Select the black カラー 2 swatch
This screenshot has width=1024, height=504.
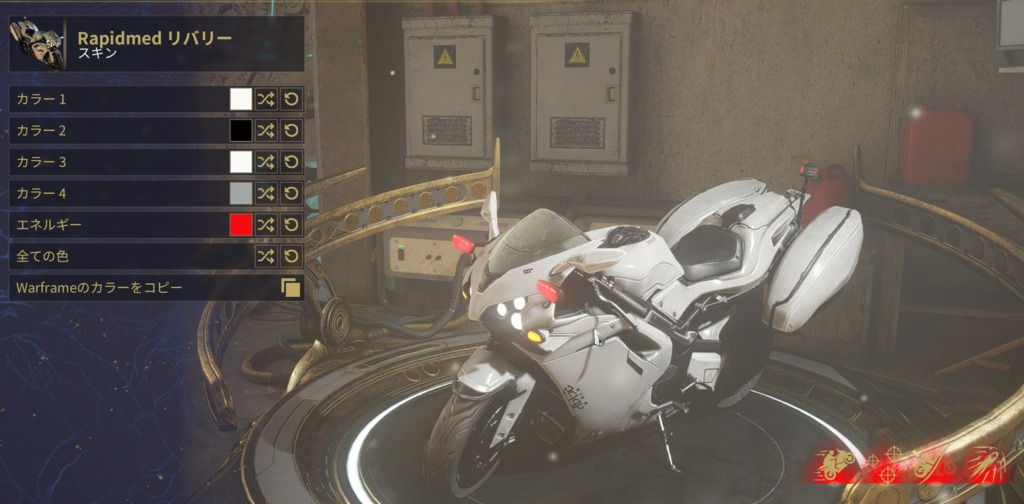[241, 130]
